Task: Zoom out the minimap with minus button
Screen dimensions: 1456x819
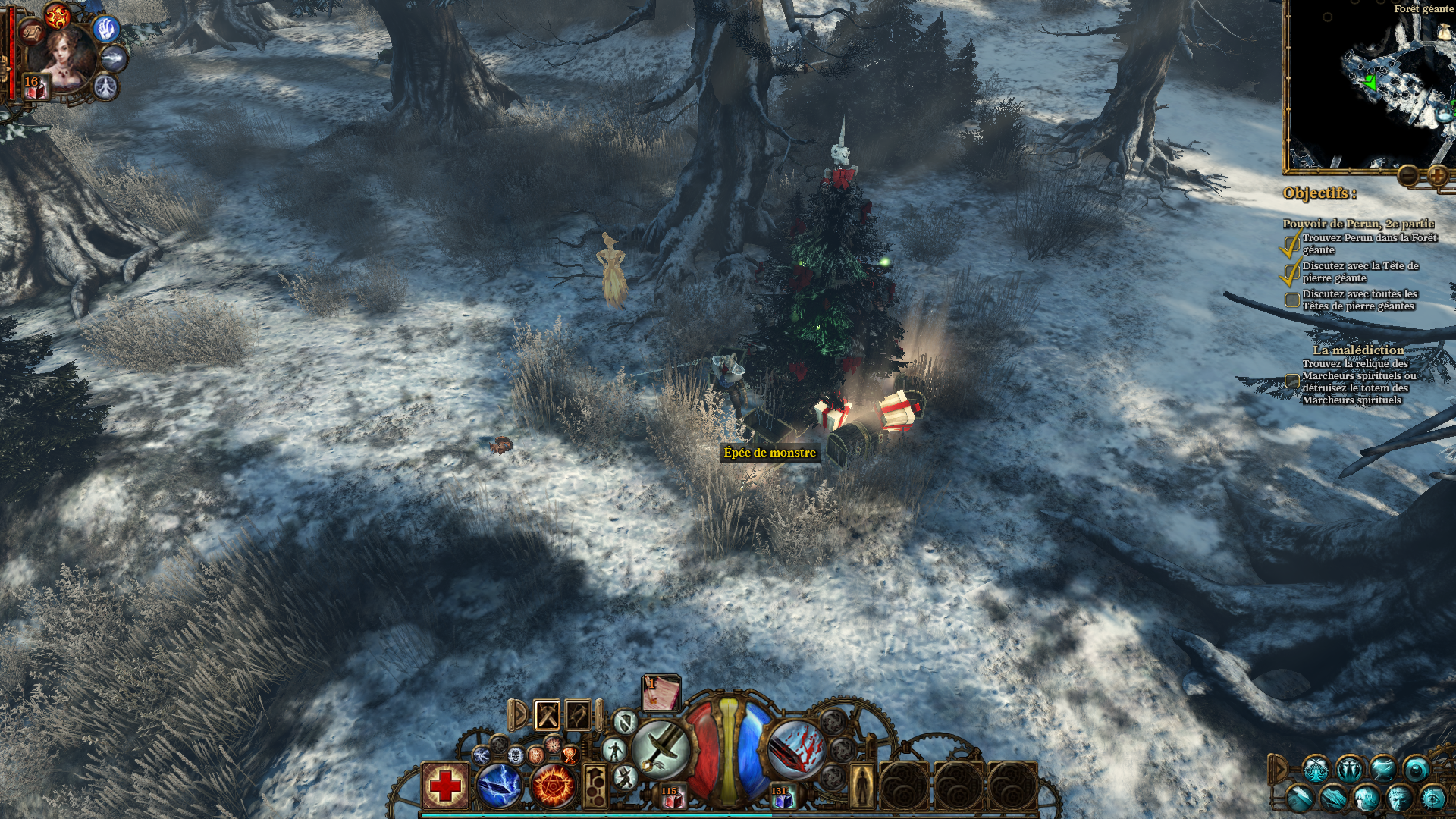Action: (1408, 177)
